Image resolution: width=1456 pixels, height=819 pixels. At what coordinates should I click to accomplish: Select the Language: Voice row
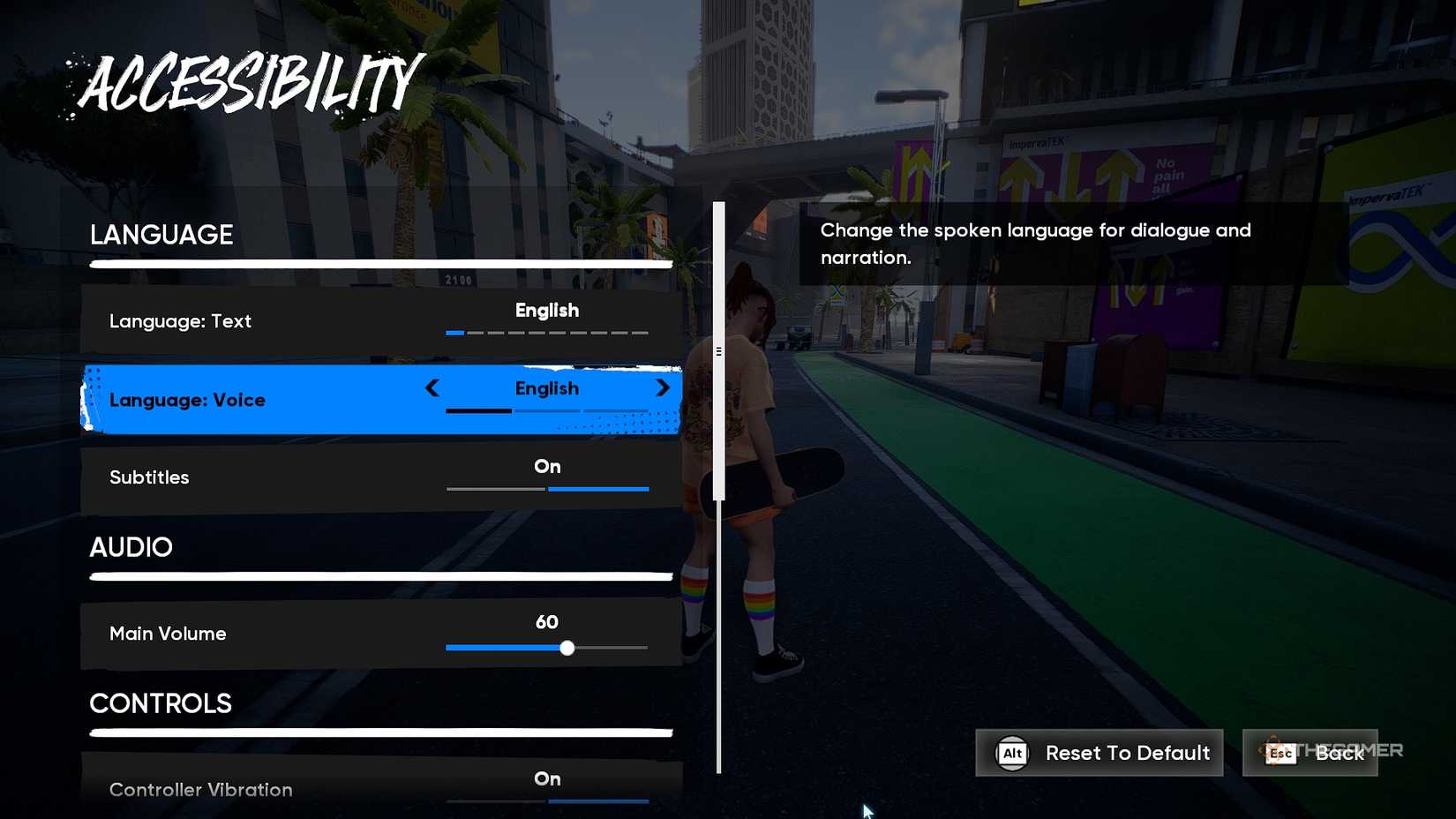265,400
